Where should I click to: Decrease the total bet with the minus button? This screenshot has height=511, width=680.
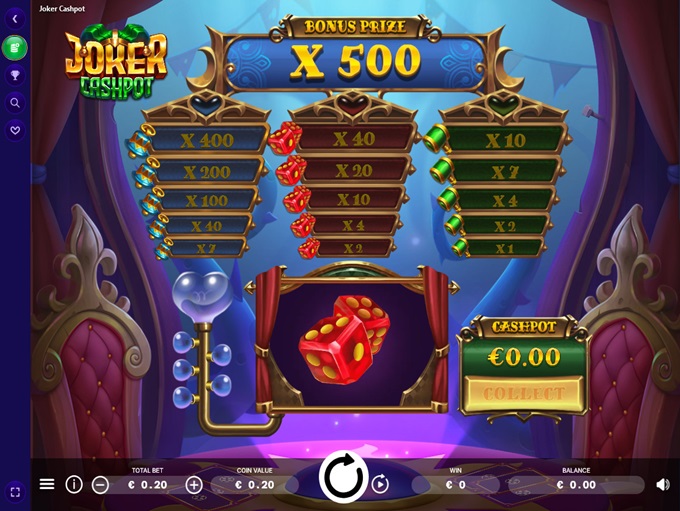coord(101,485)
